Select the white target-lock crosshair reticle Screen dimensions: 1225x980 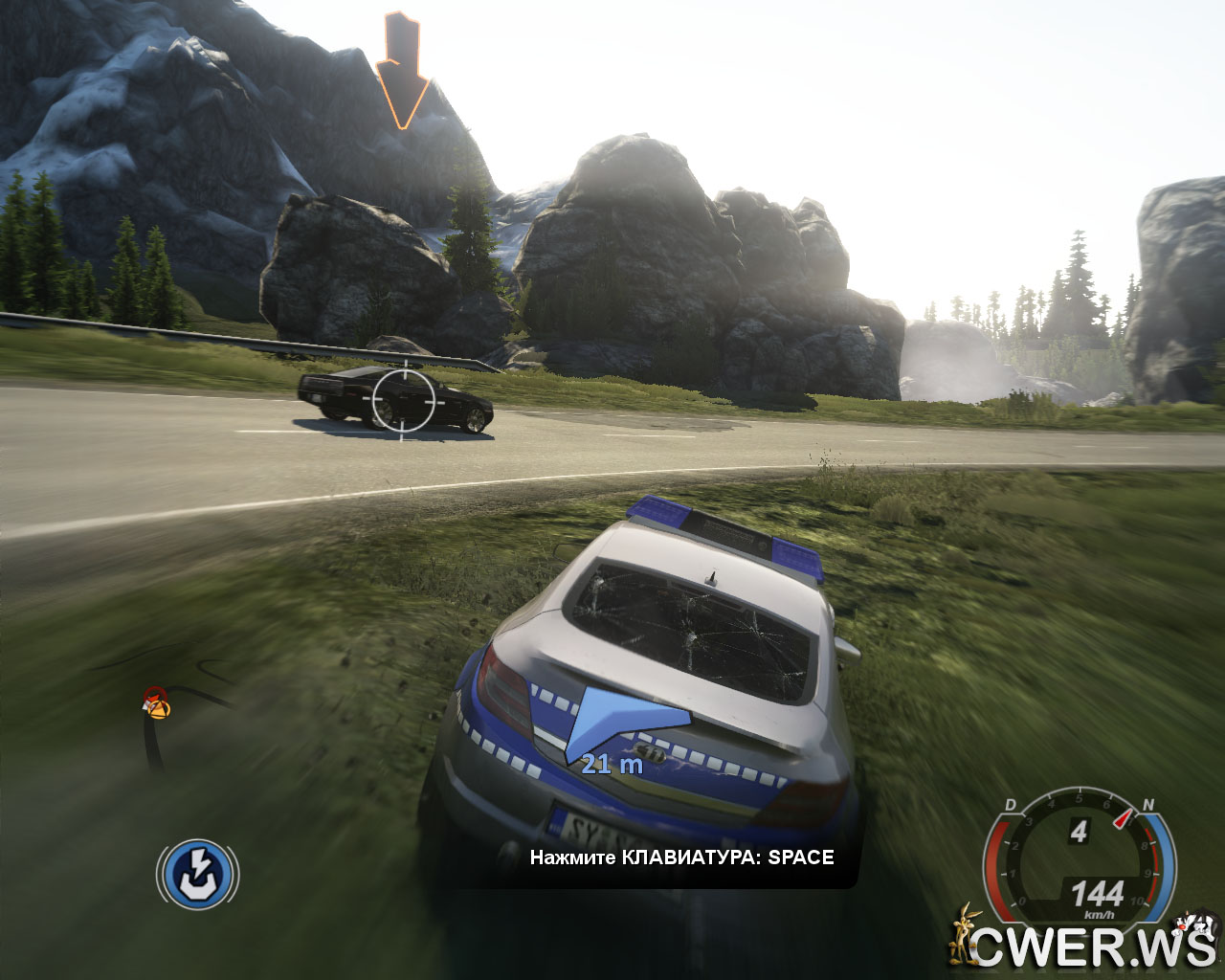point(403,400)
